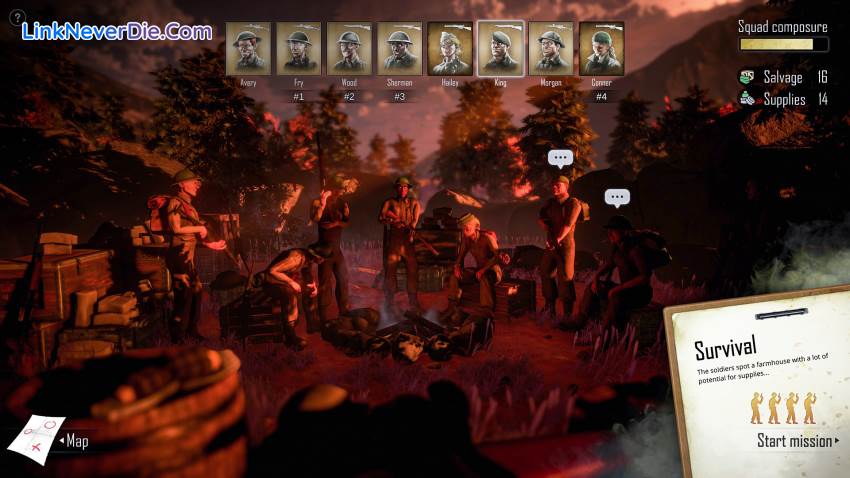Select Conner's portrait
The height and width of the screenshot is (478, 850).
(601, 48)
